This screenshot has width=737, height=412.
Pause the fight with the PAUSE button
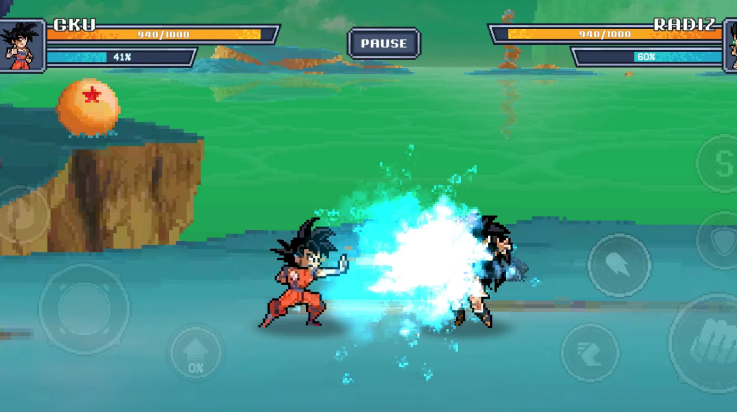(384, 44)
